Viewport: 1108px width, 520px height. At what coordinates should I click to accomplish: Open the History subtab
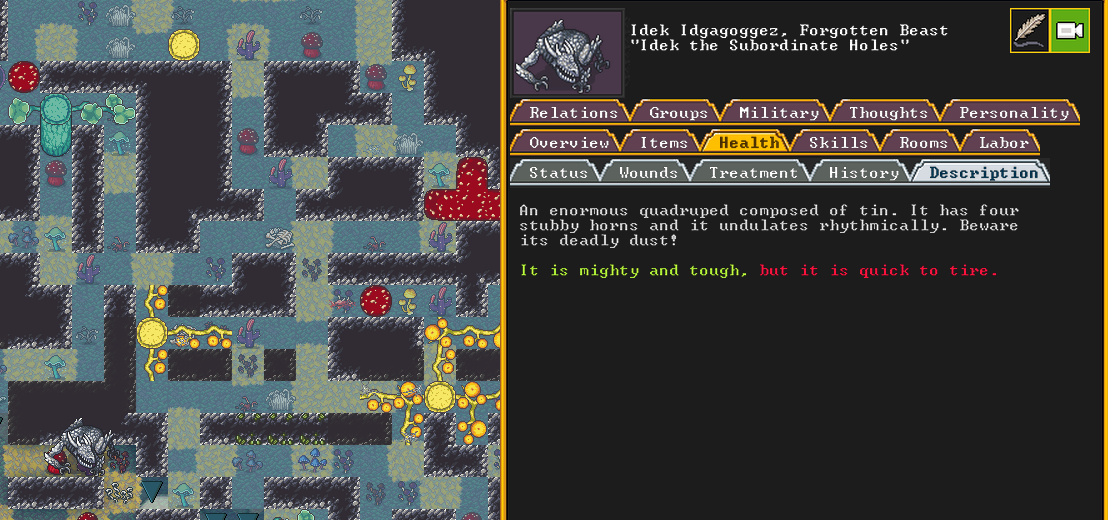(863, 173)
